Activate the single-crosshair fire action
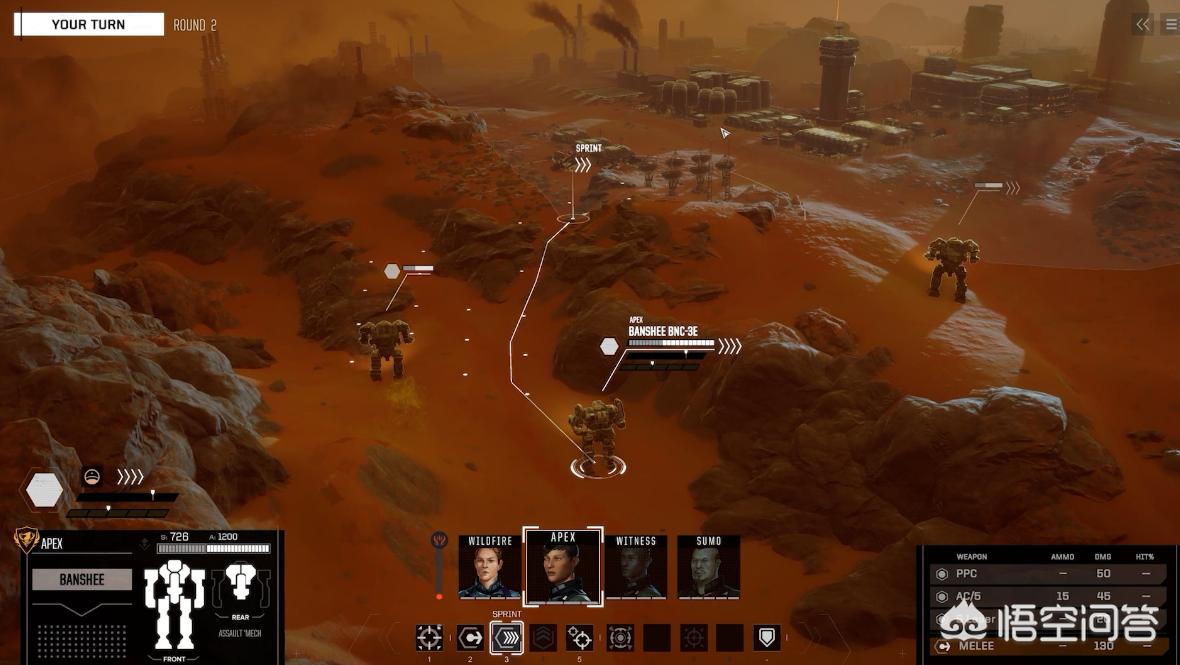 tap(429, 638)
